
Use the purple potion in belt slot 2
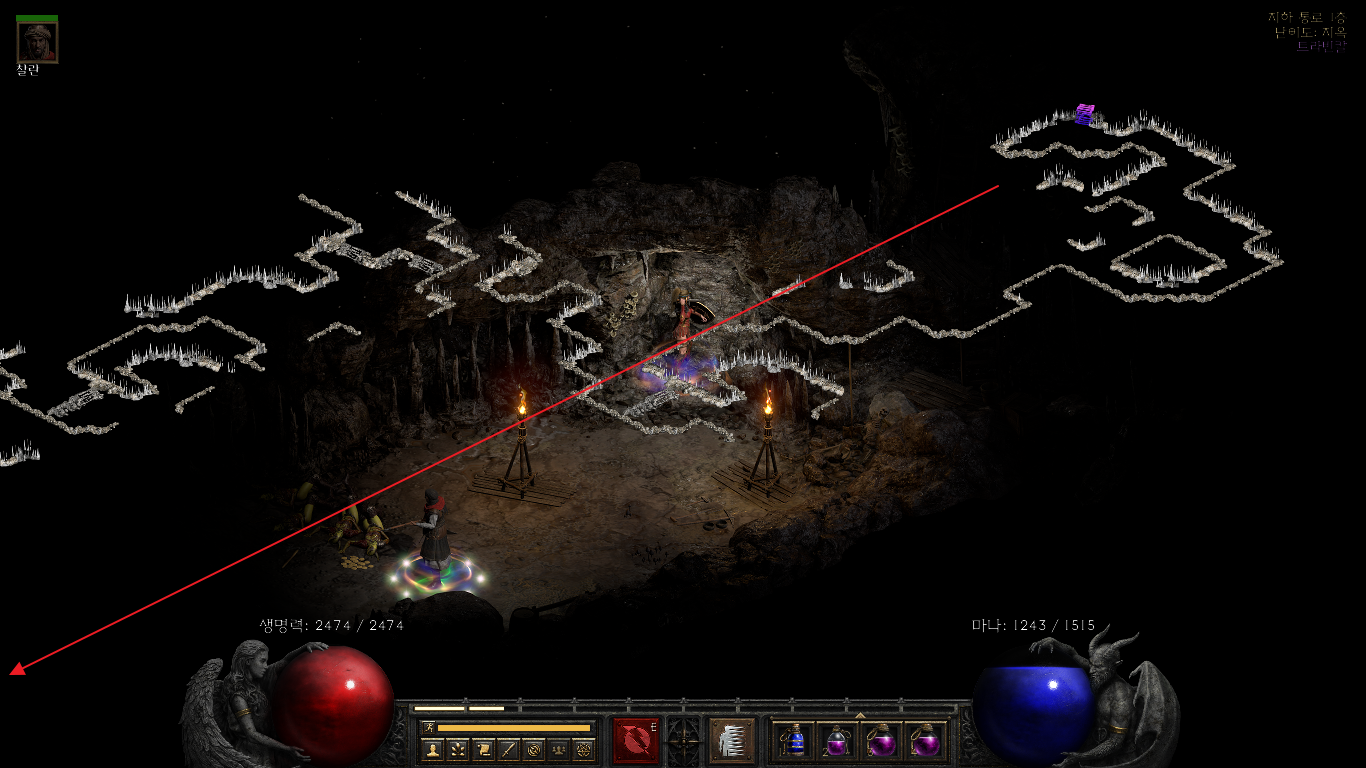(x=837, y=742)
